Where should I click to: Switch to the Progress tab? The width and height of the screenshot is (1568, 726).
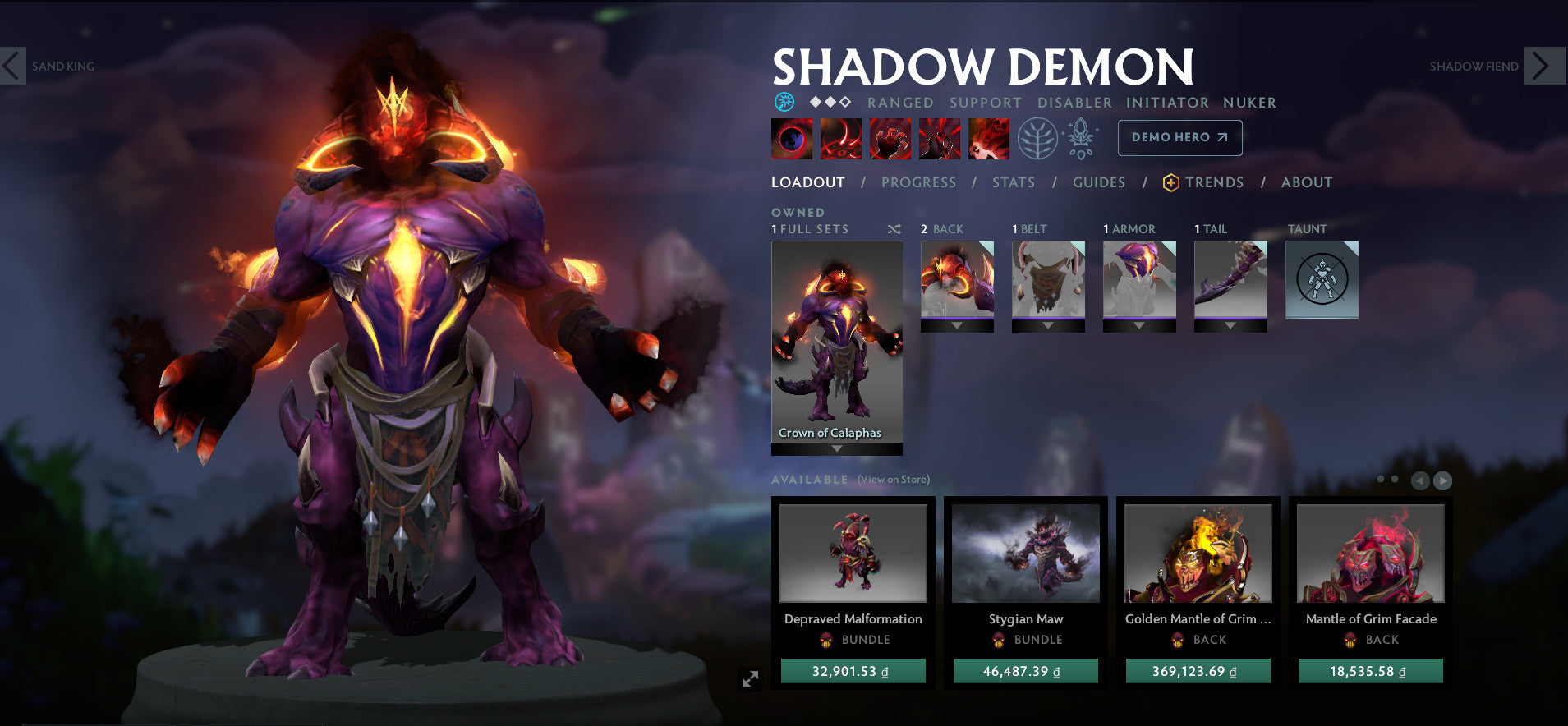point(918,182)
